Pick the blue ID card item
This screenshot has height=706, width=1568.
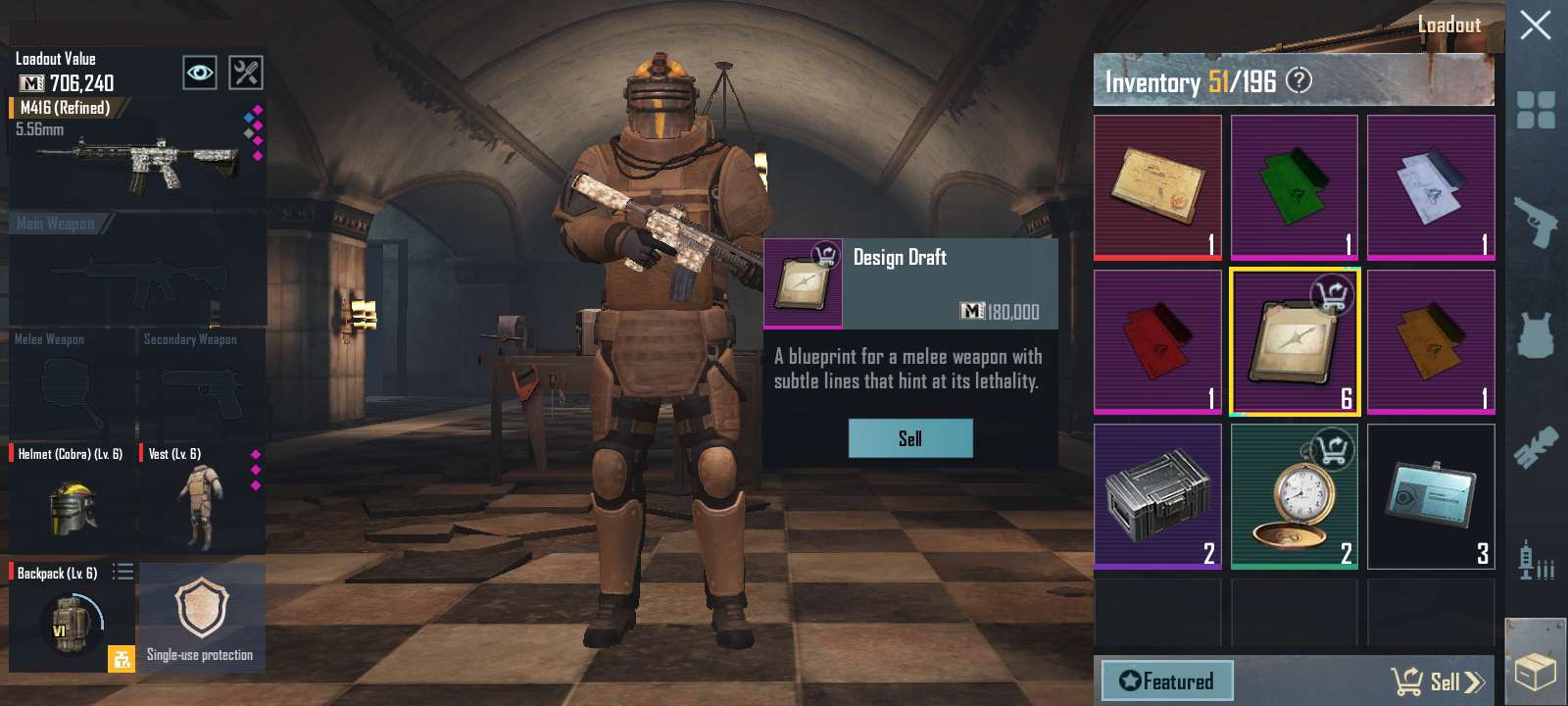[x=1431, y=497]
